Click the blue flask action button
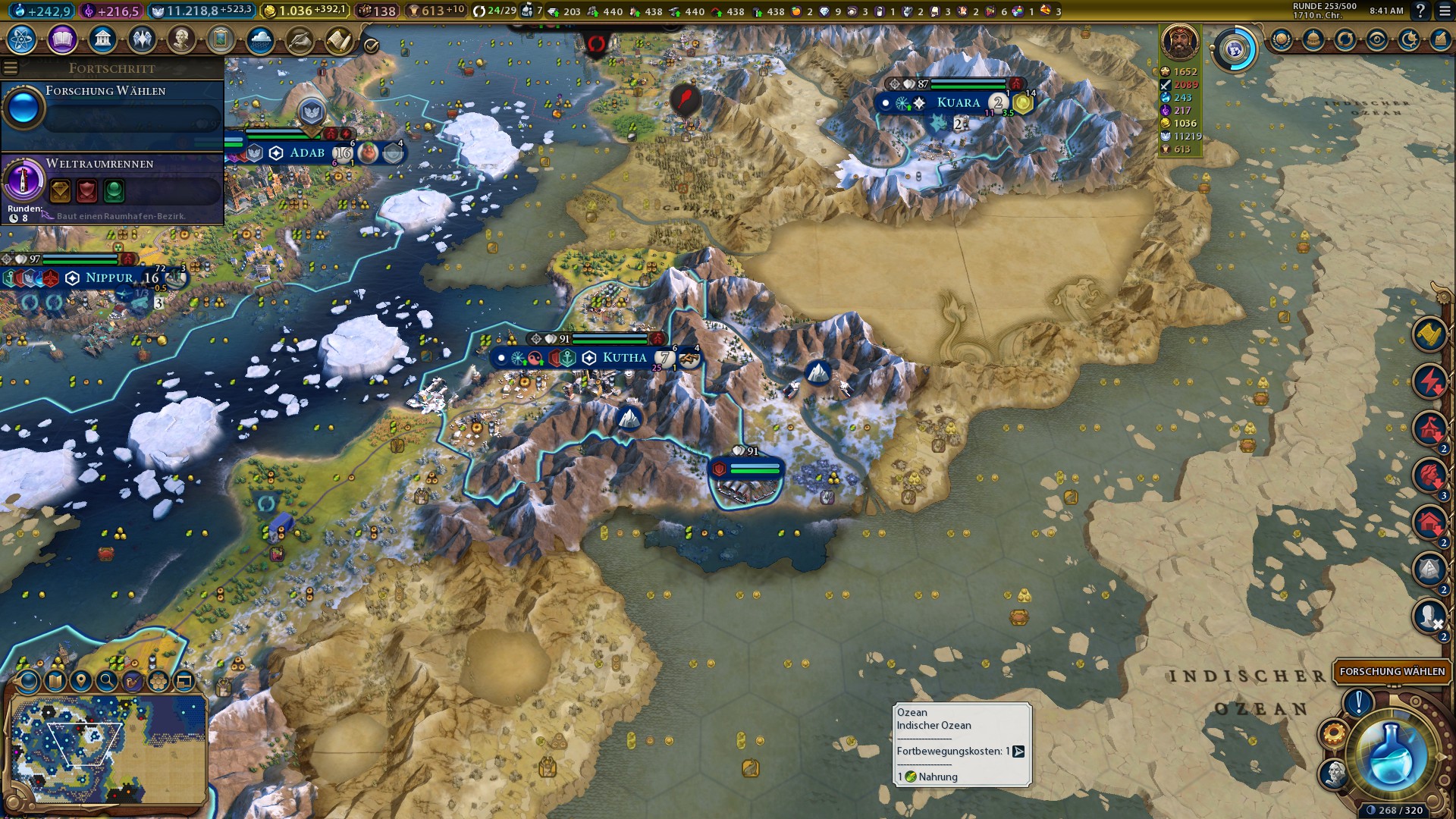Screen dimensions: 1456x819 point(1392,753)
